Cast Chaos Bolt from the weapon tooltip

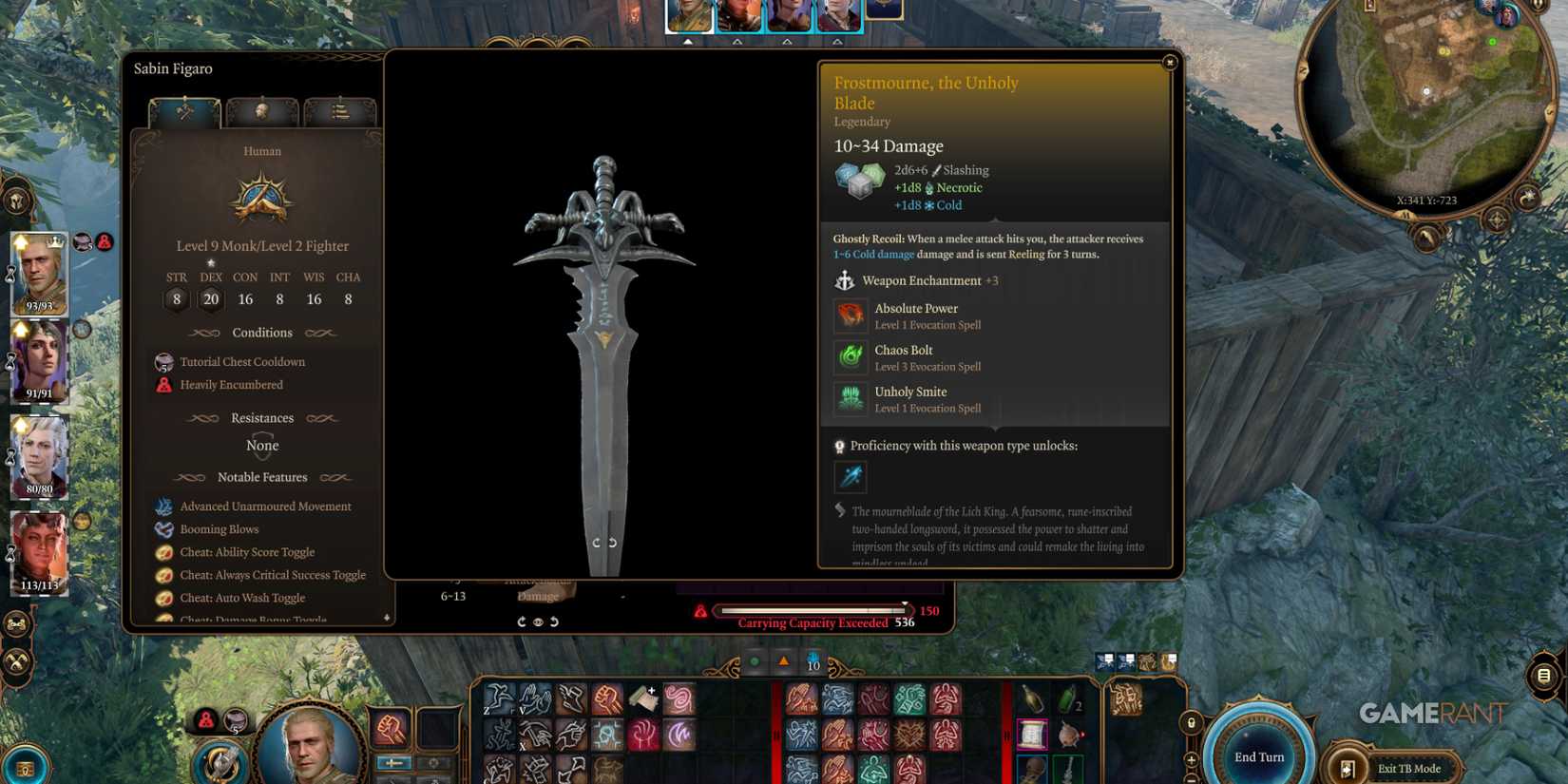pyautogui.click(x=851, y=358)
